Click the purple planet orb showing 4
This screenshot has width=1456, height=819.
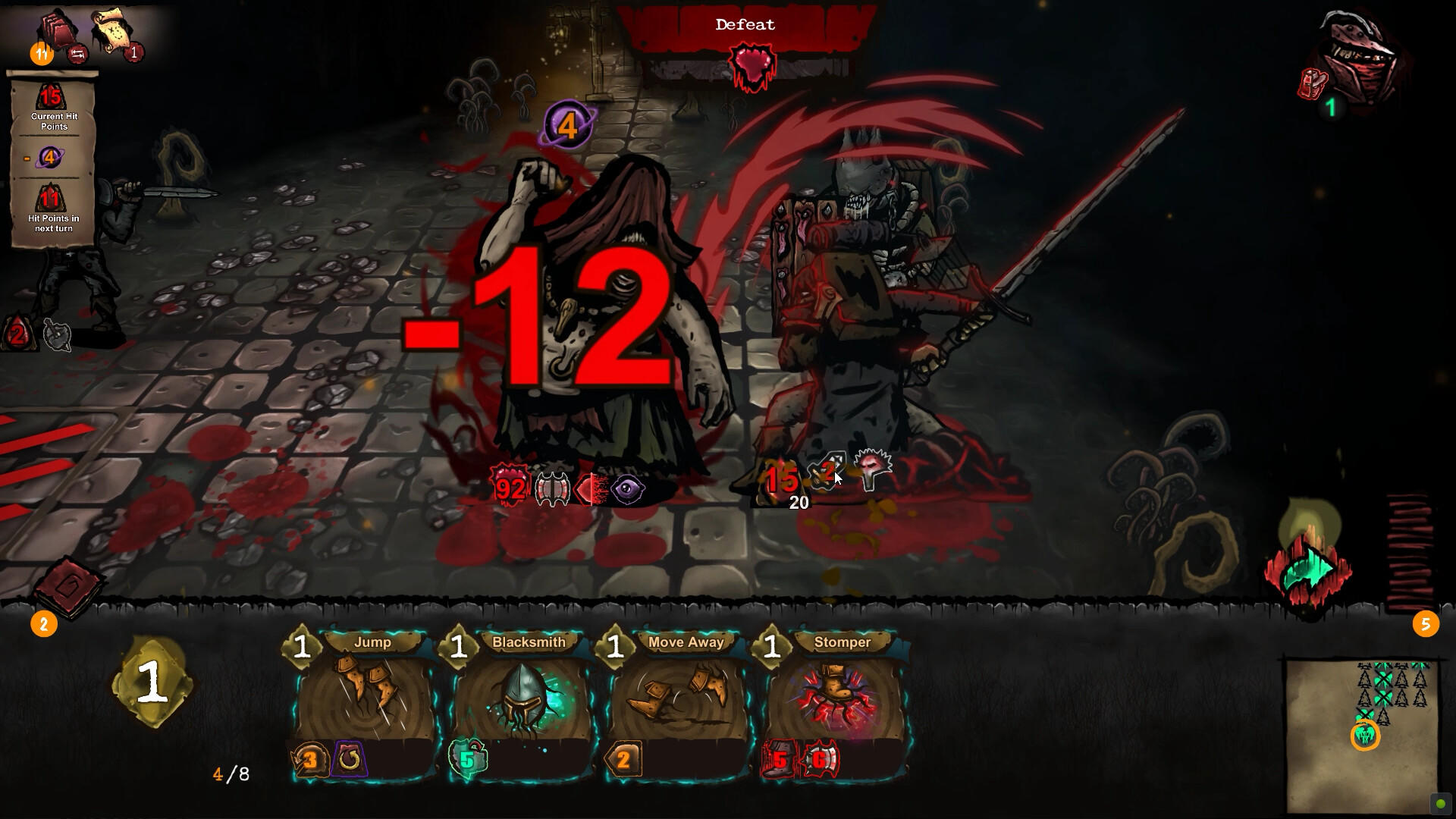569,124
